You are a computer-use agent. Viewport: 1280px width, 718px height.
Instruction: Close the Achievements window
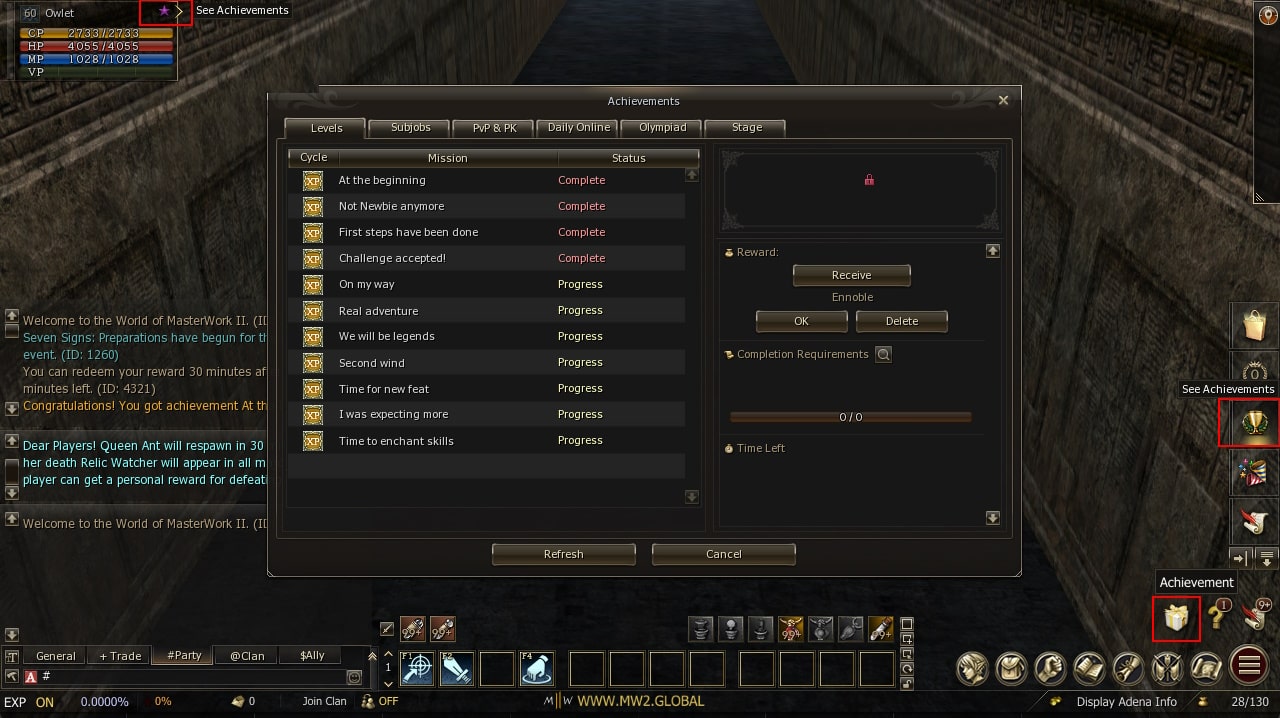pyautogui.click(x=1003, y=100)
